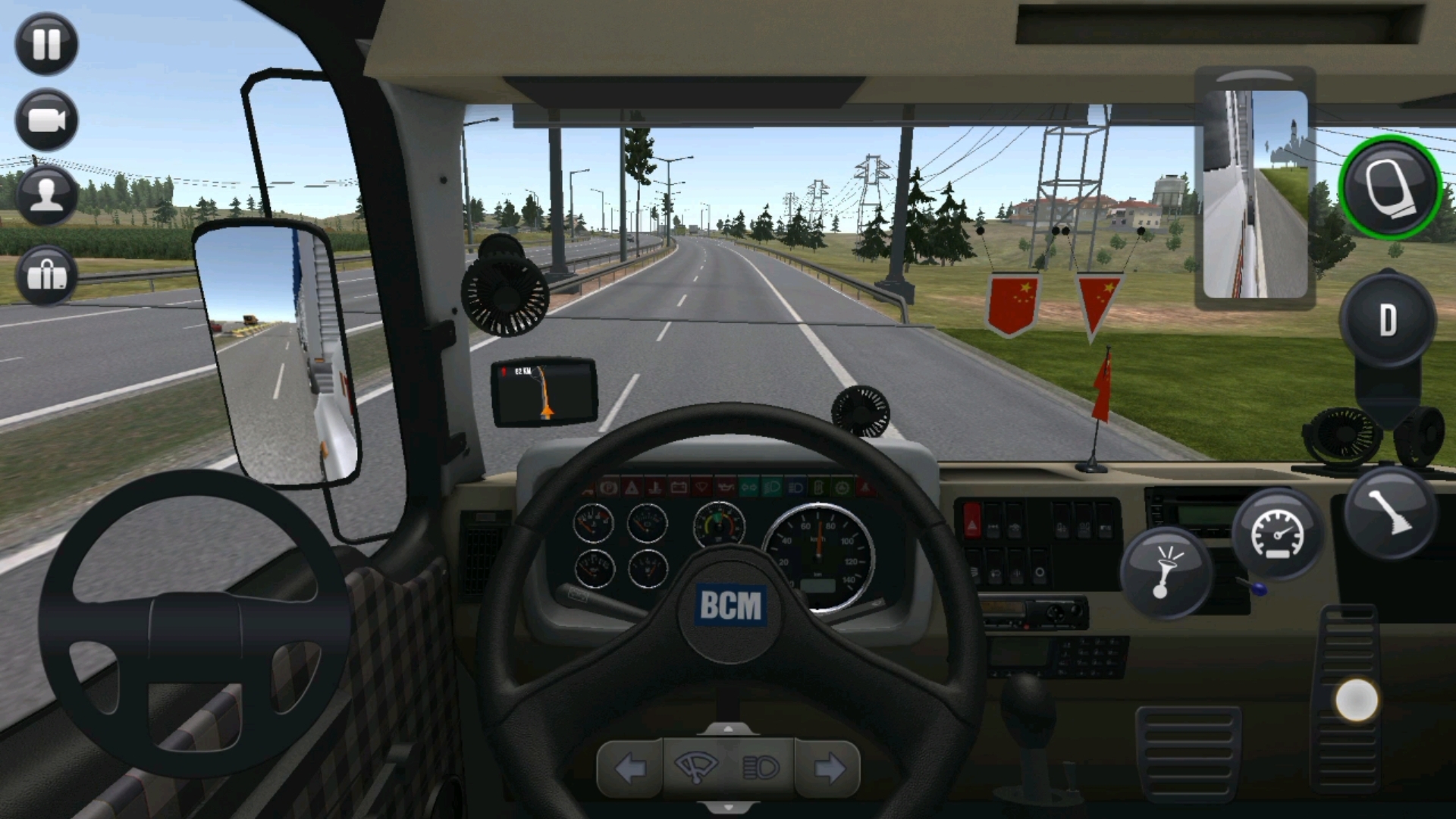Viewport: 1456px width, 819px height.
Task: Open the driver profile button
Action: (46, 196)
